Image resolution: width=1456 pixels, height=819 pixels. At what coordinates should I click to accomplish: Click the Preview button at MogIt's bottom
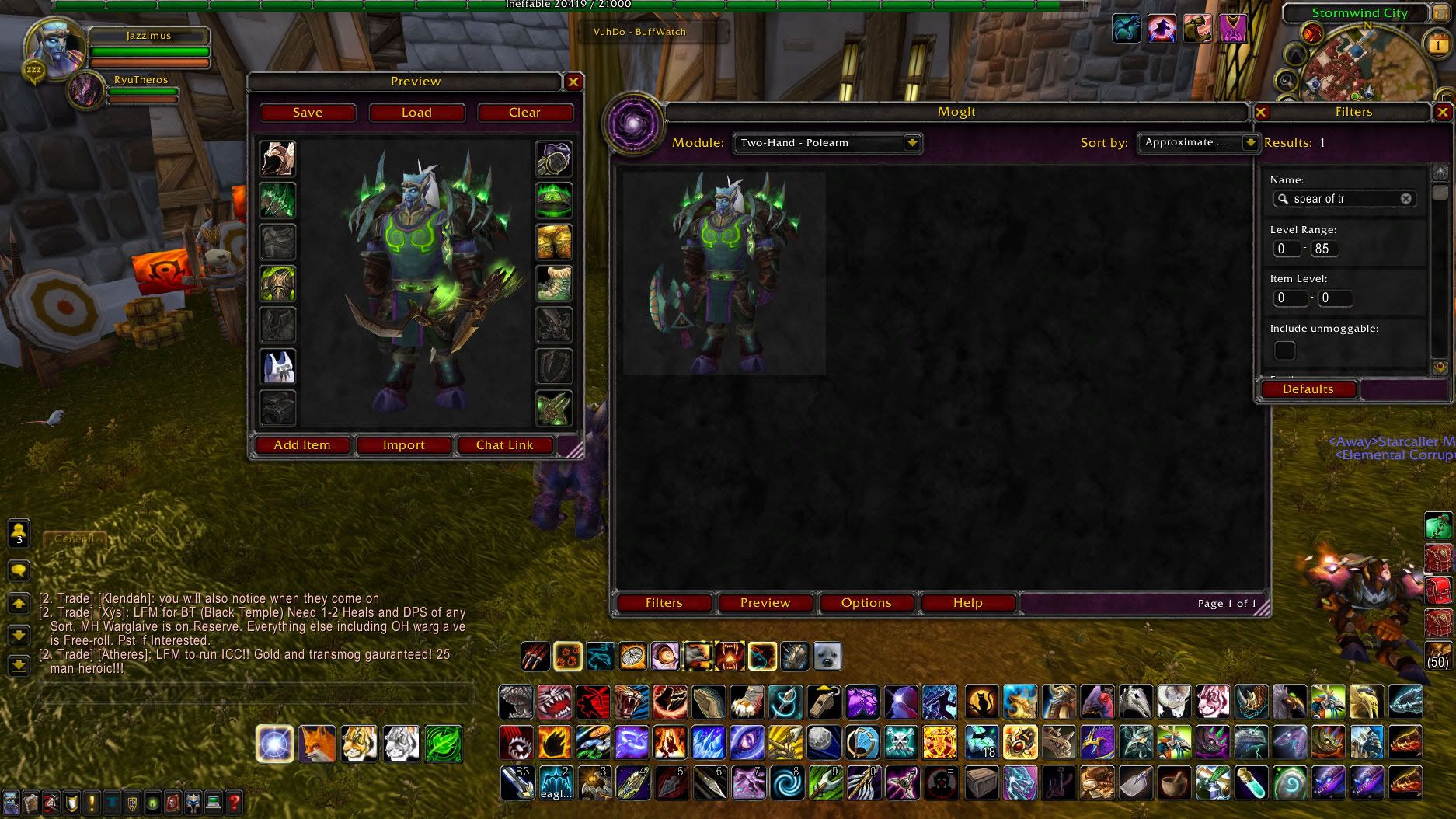[765, 603]
